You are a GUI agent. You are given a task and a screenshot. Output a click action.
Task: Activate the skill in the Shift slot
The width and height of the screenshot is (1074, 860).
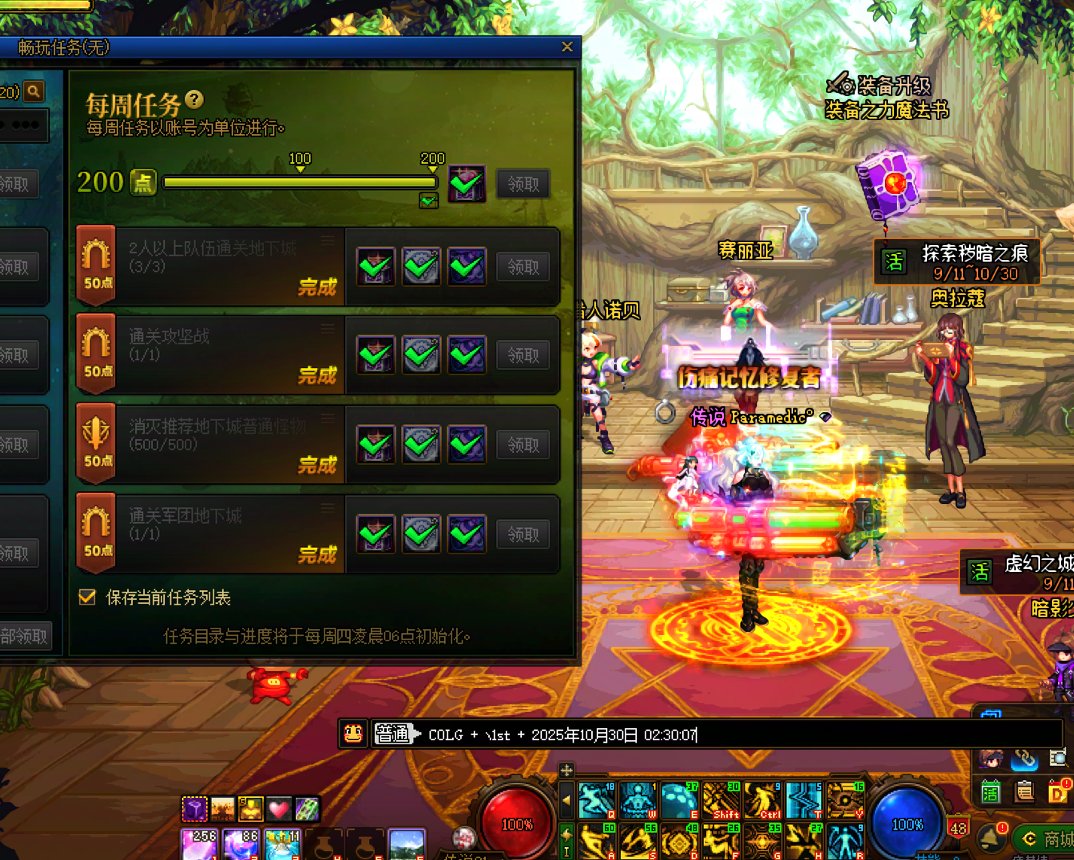point(721,800)
